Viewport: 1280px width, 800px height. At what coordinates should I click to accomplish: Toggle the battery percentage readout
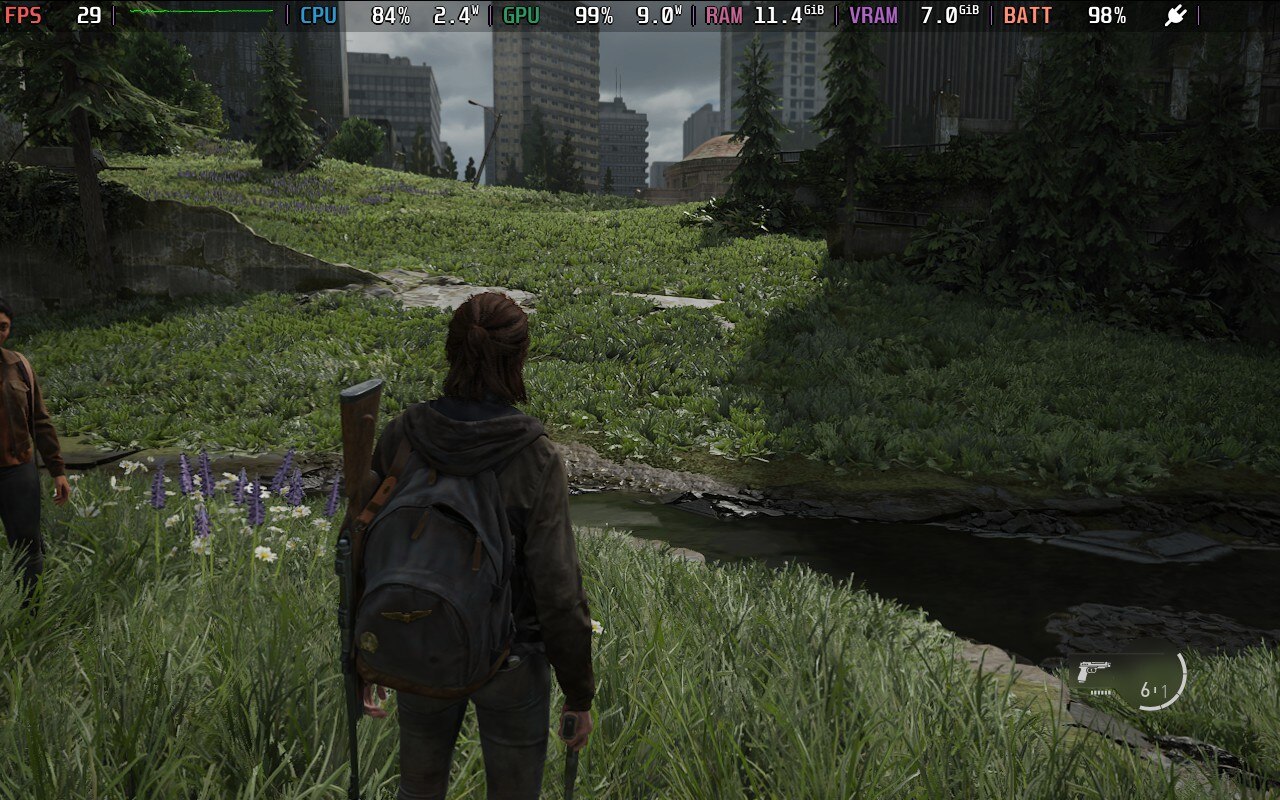coord(1105,16)
